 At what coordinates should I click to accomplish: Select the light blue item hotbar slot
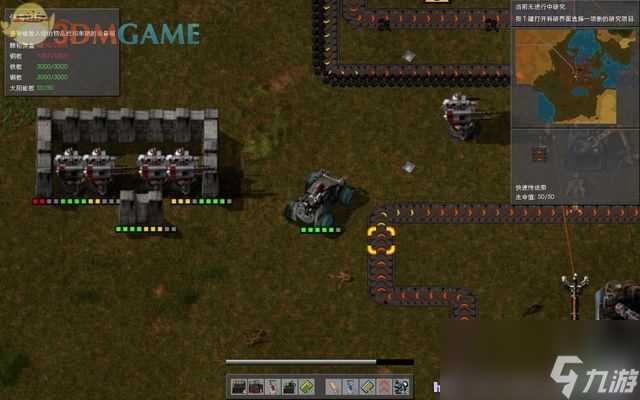click(349, 386)
